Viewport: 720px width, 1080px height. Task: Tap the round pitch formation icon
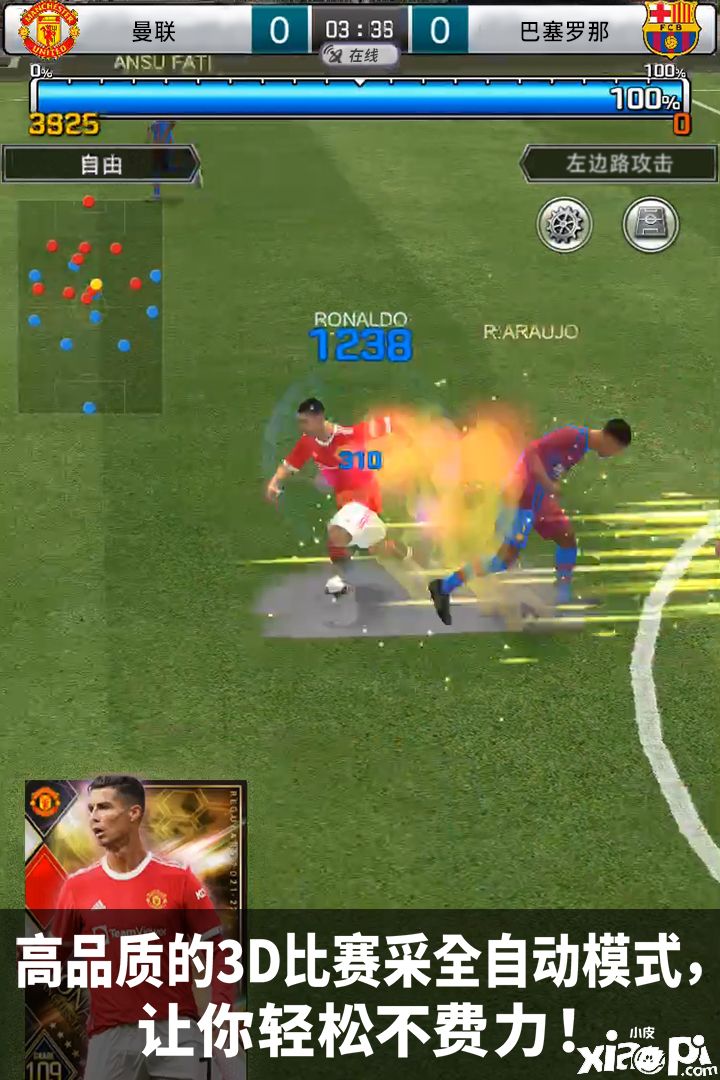click(651, 224)
